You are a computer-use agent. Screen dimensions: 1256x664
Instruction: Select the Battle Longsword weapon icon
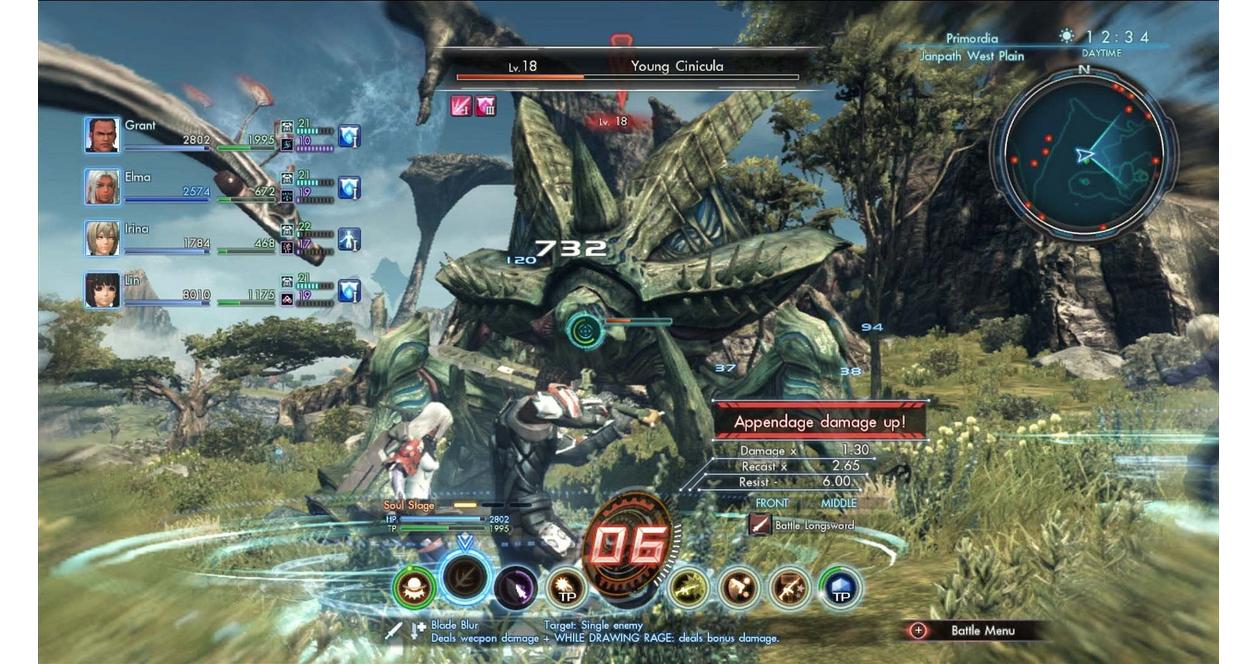[760, 525]
